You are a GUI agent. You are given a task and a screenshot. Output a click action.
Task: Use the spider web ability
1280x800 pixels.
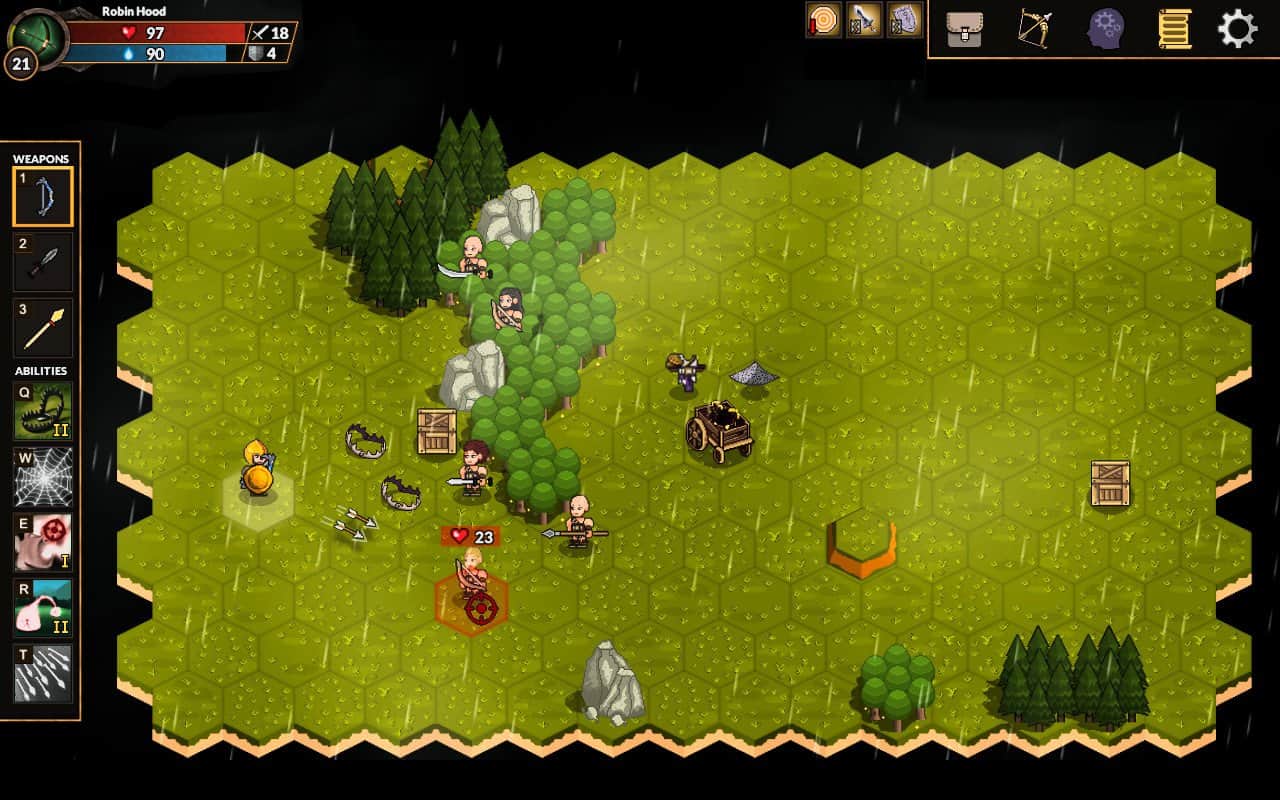pyautogui.click(x=43, y=476)
